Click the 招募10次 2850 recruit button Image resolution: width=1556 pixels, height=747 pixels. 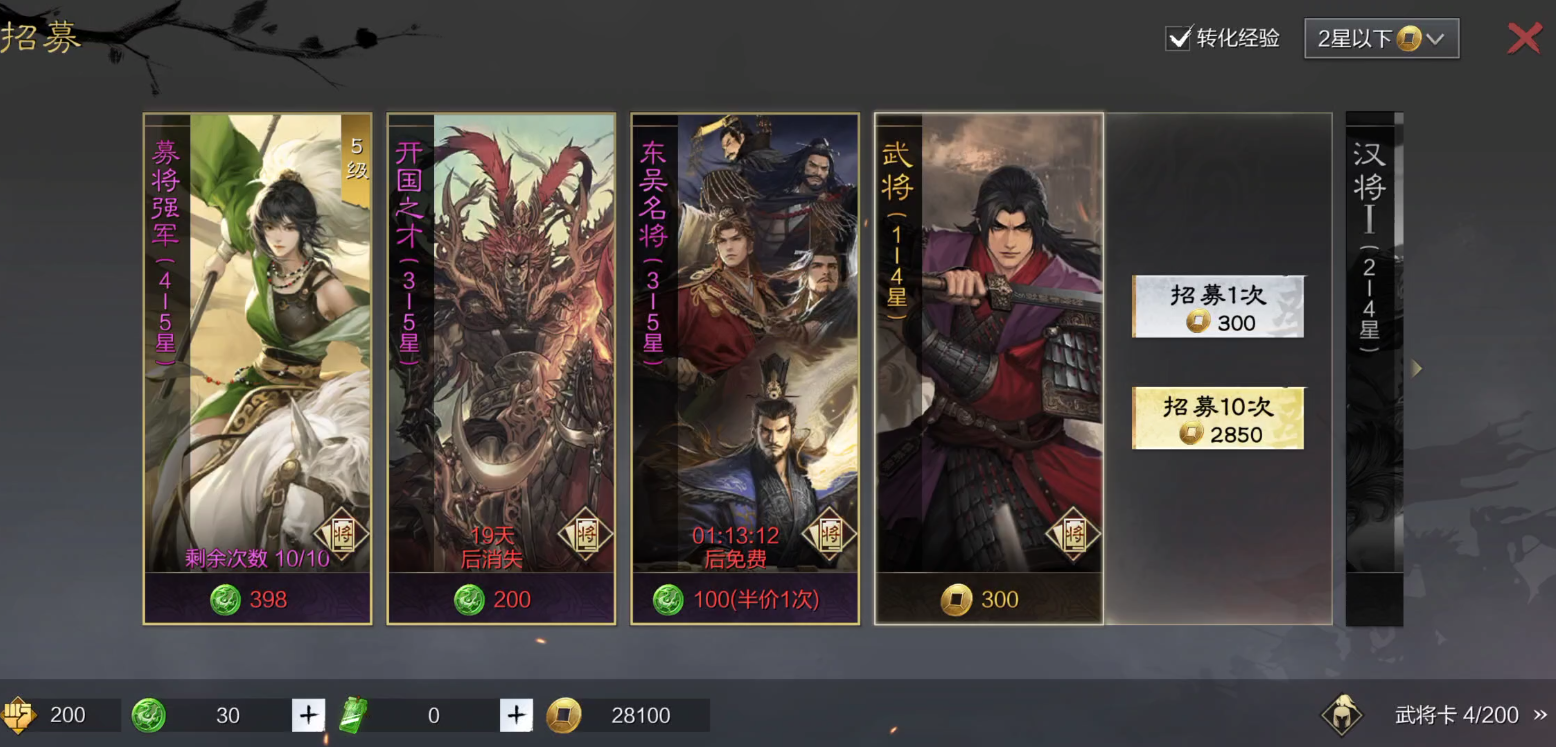(1218, 417)
